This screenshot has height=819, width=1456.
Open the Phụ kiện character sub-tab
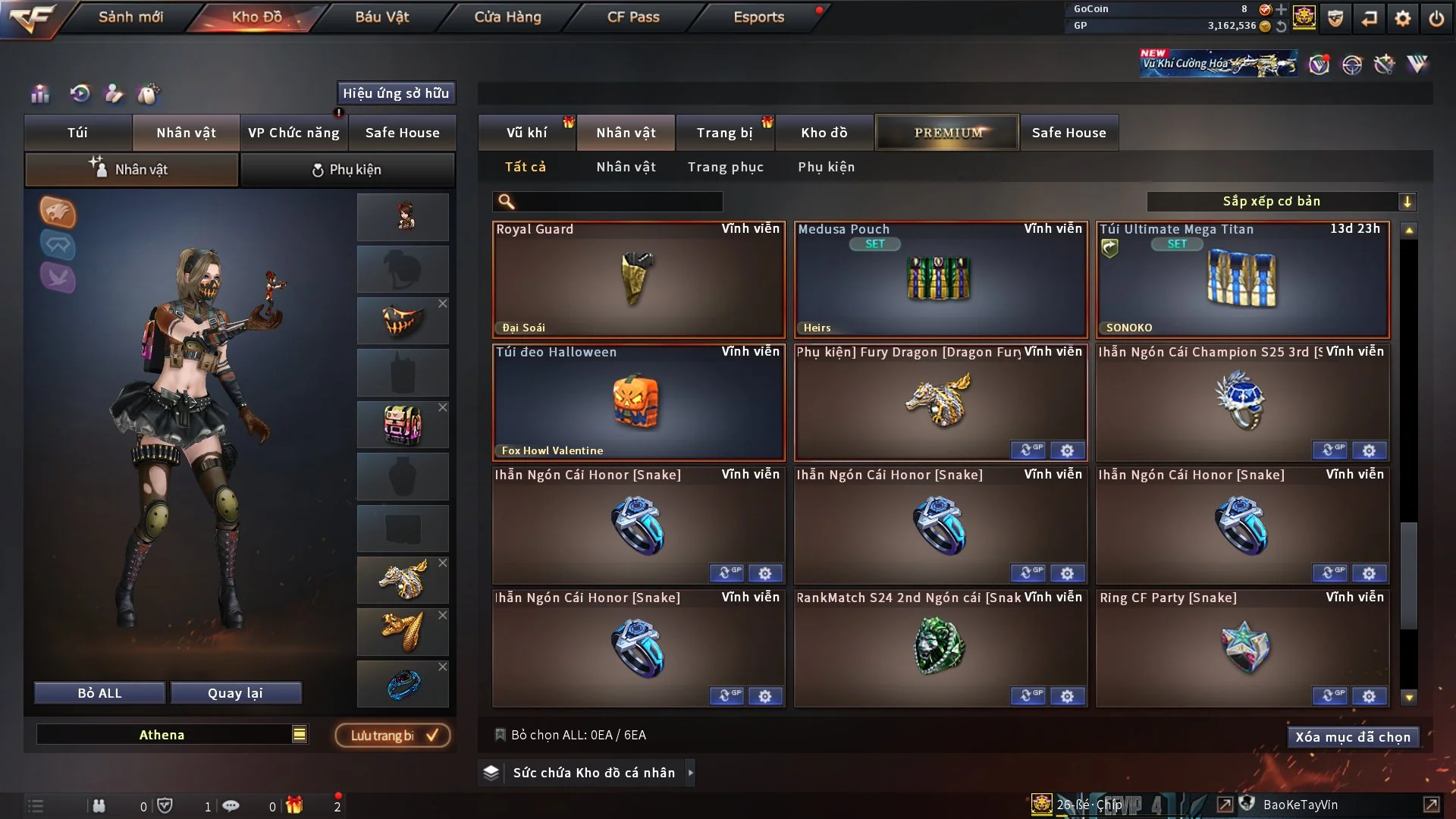(347, 170)
